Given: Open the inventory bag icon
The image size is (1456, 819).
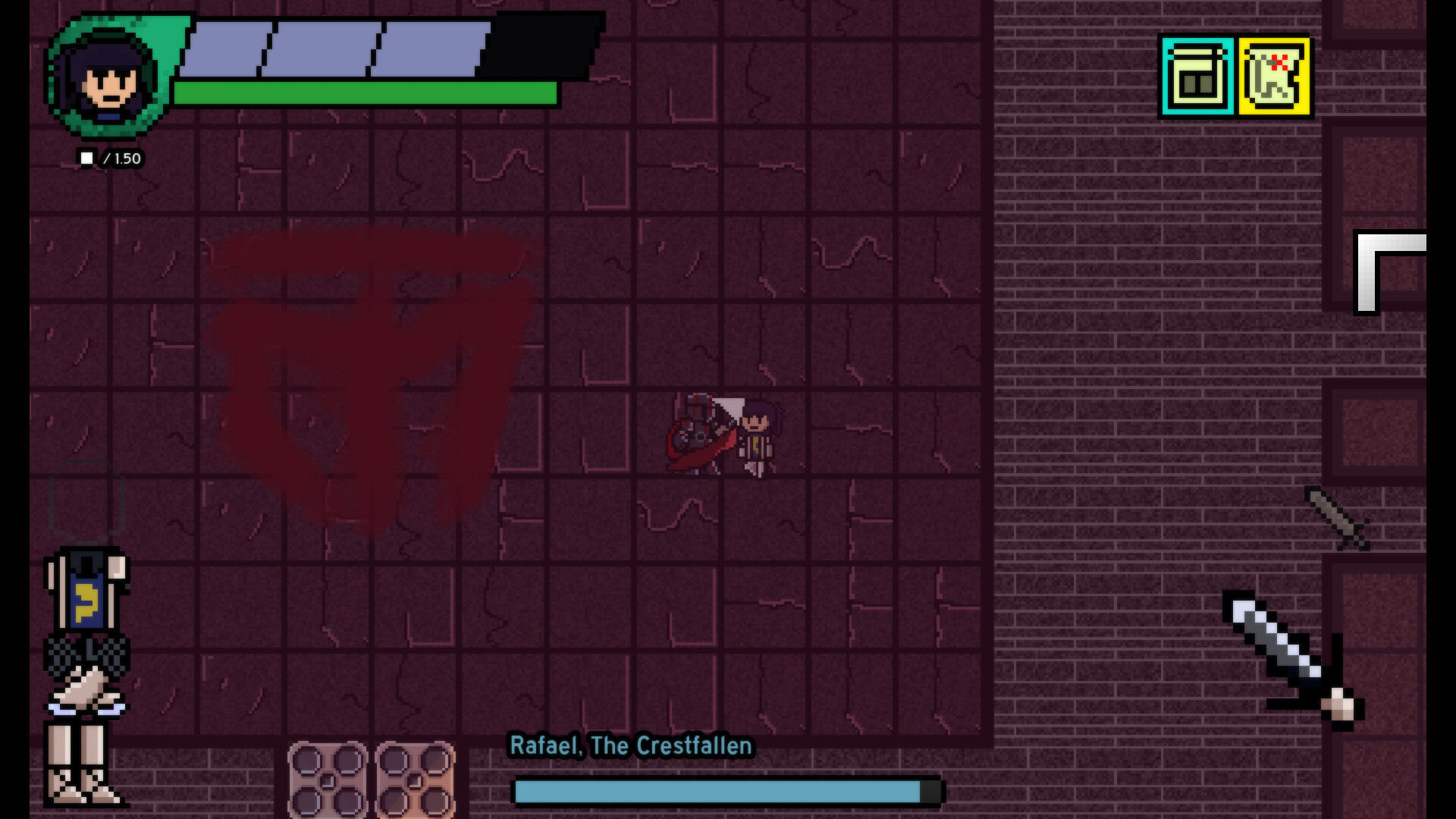Looking at the screenshot, I should (x=1195, y=76).
